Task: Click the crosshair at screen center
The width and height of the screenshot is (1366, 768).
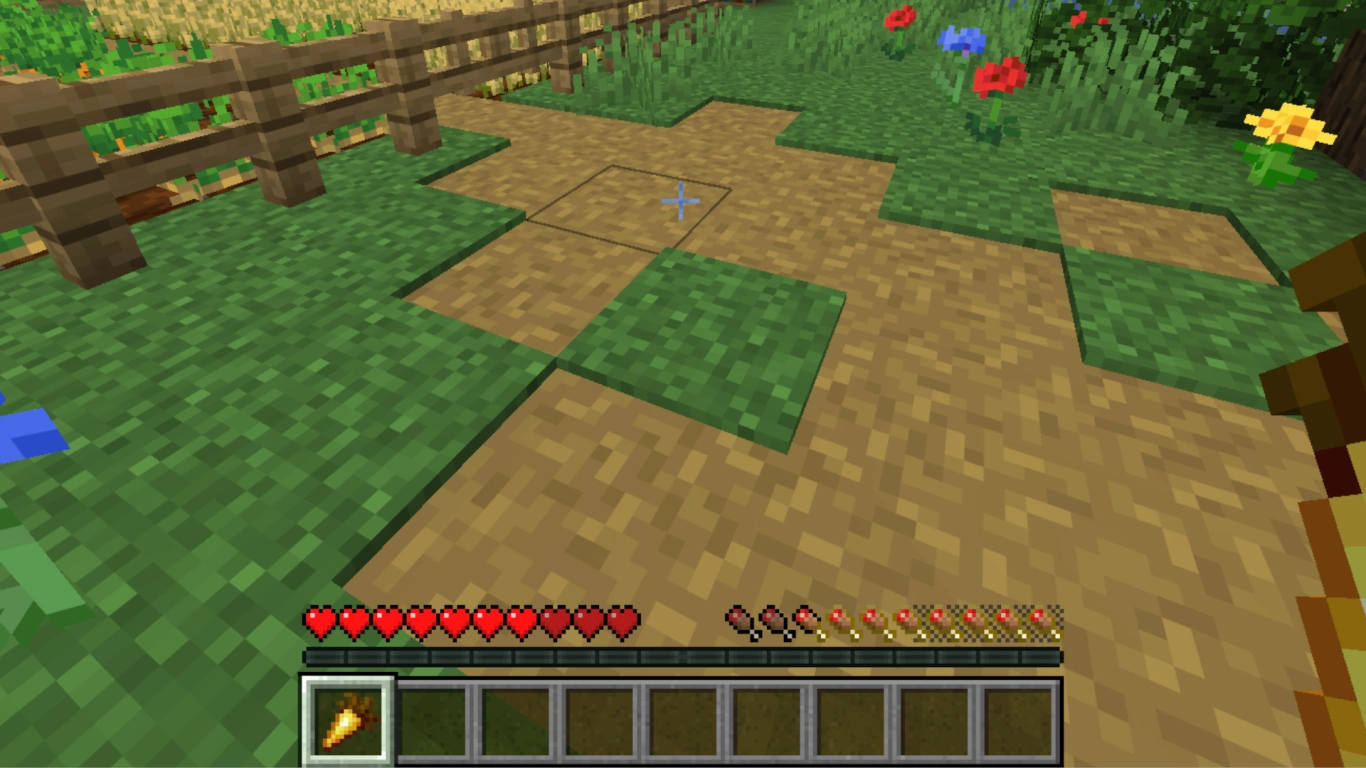Action: click(680, 202)
